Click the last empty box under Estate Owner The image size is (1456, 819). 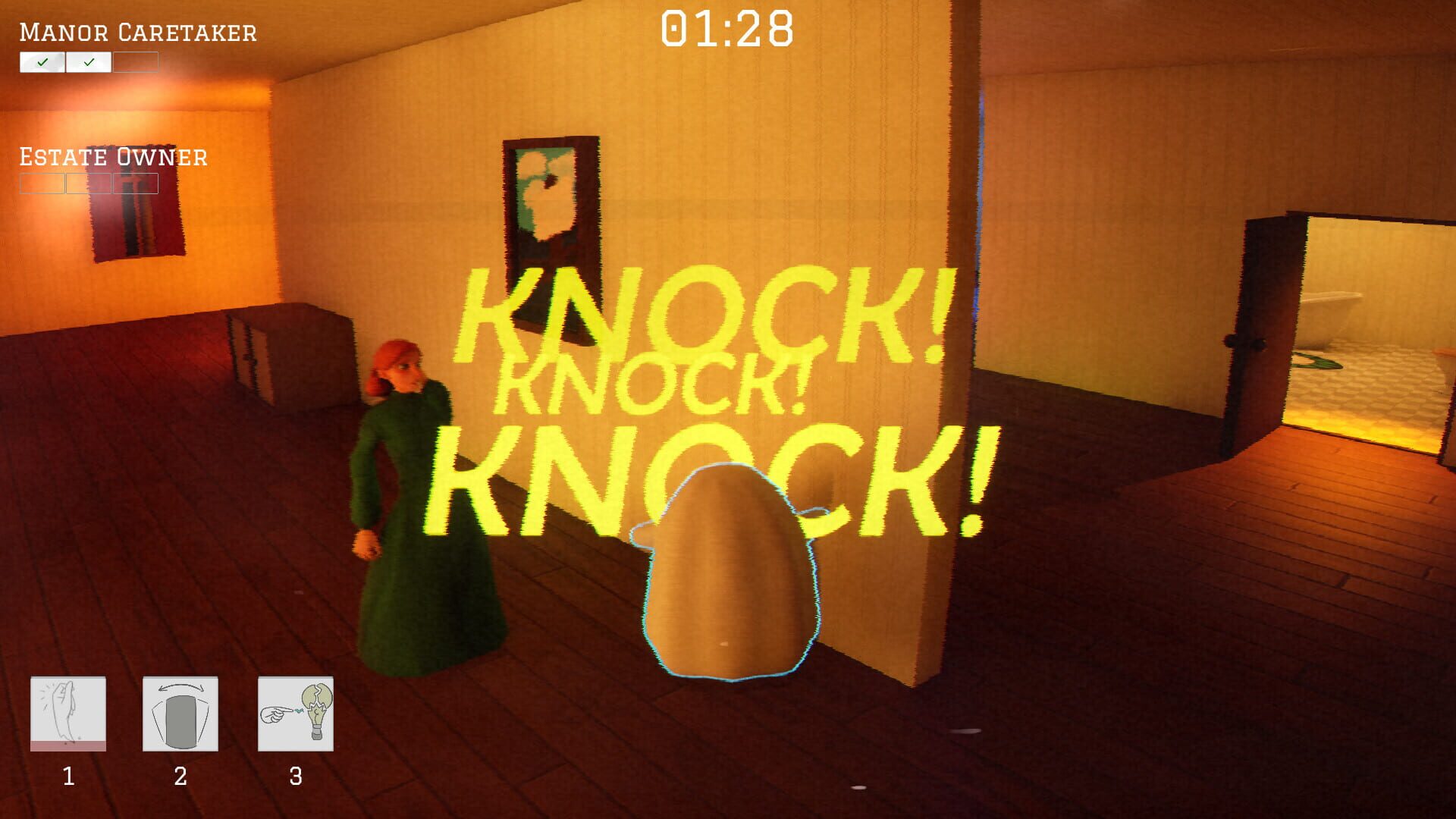pyautogui.click(x=136, y=183)
